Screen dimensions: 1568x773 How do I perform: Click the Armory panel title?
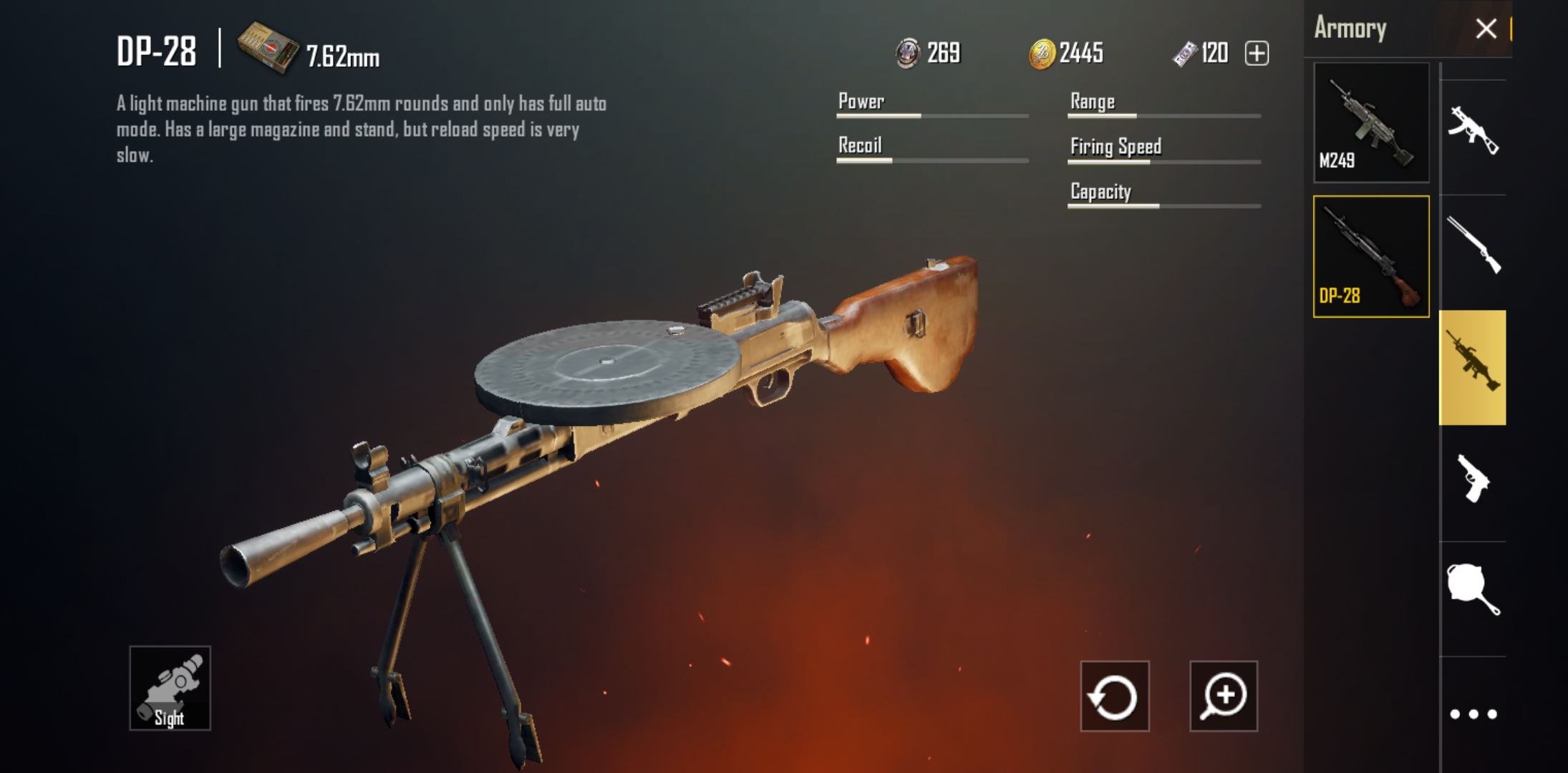[x=1350, y=29]
